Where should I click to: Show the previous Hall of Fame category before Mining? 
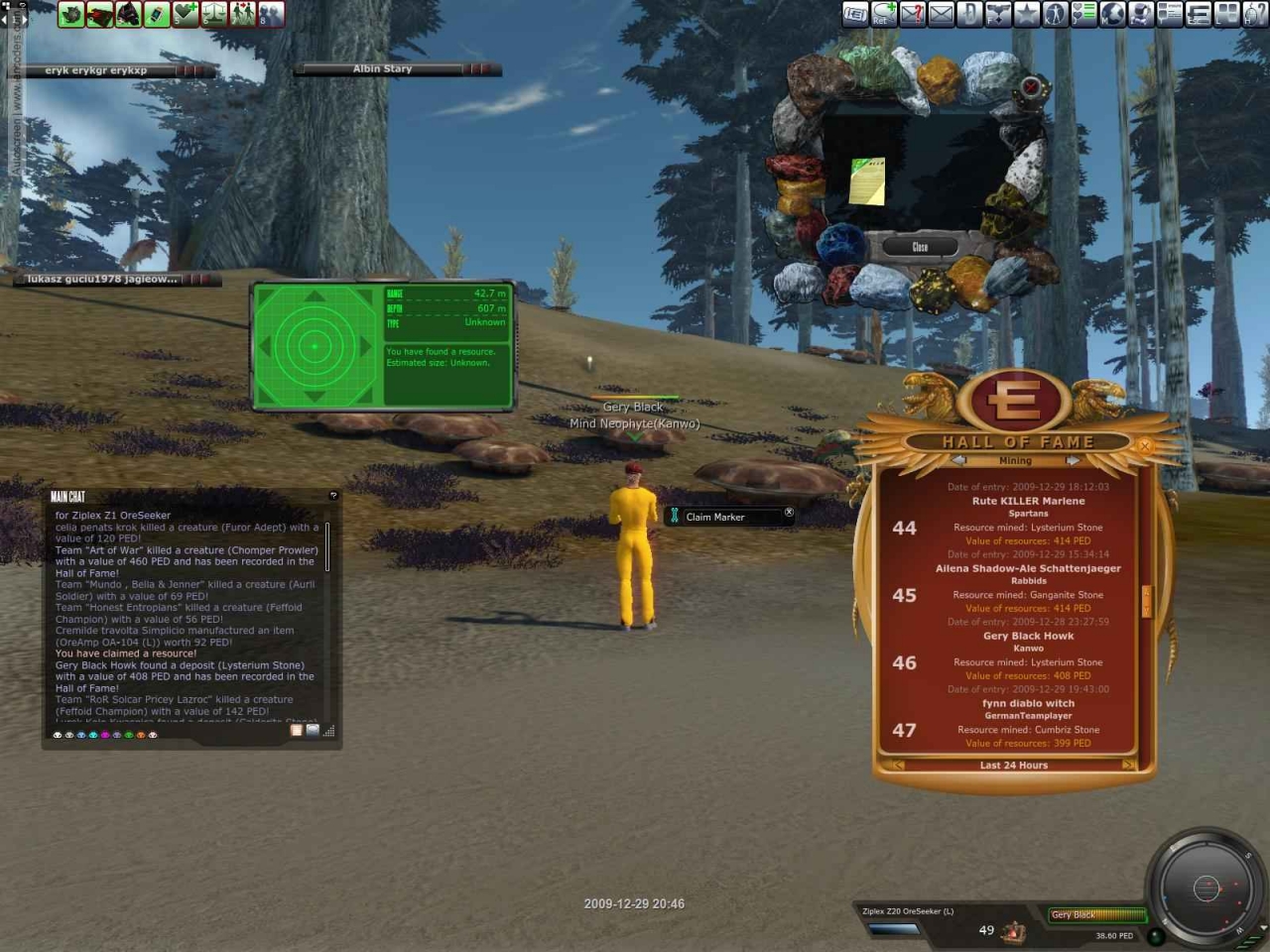point(958,461)
